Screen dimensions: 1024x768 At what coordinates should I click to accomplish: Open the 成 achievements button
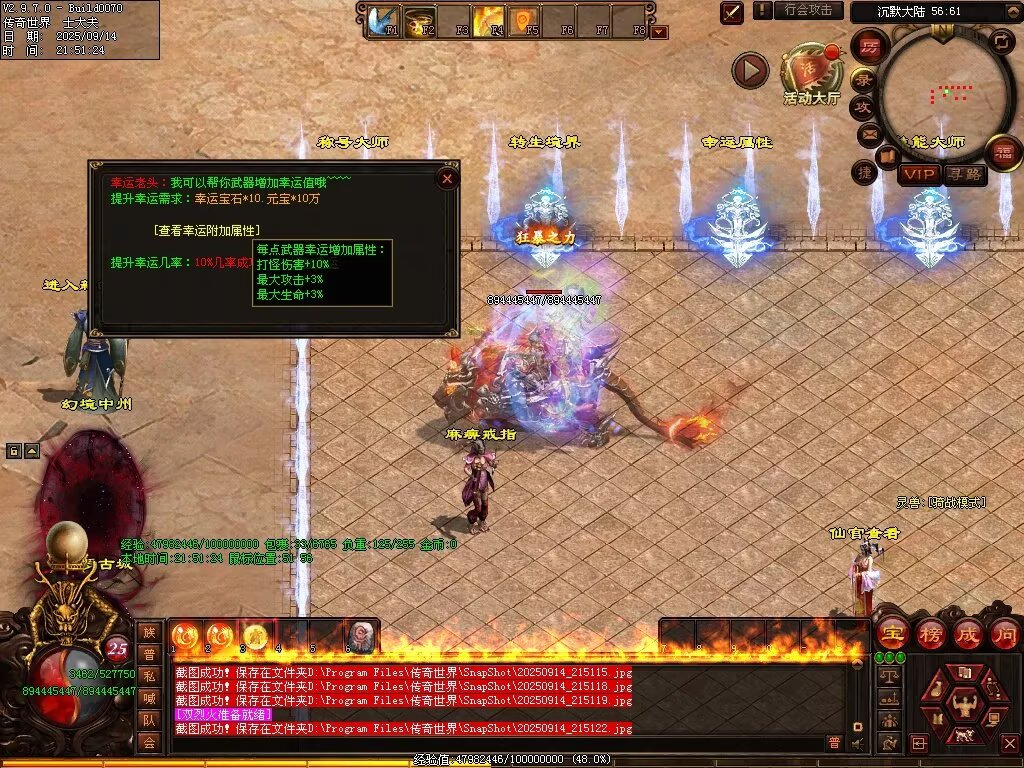968,633
